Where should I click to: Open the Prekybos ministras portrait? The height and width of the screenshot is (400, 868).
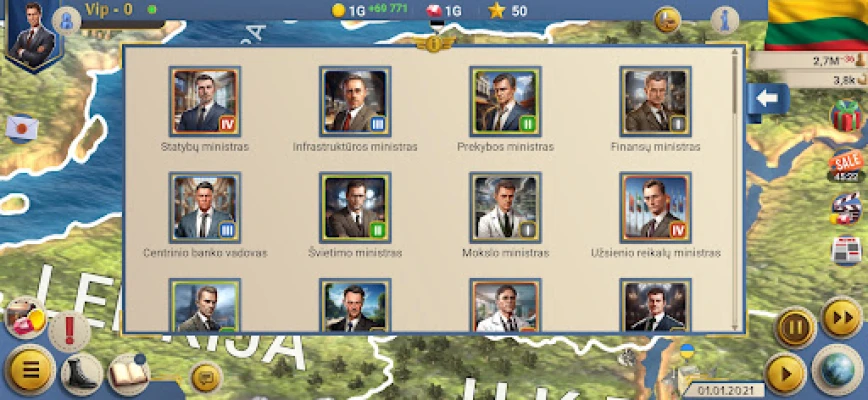pyautogui.click(x=505, y=101)
